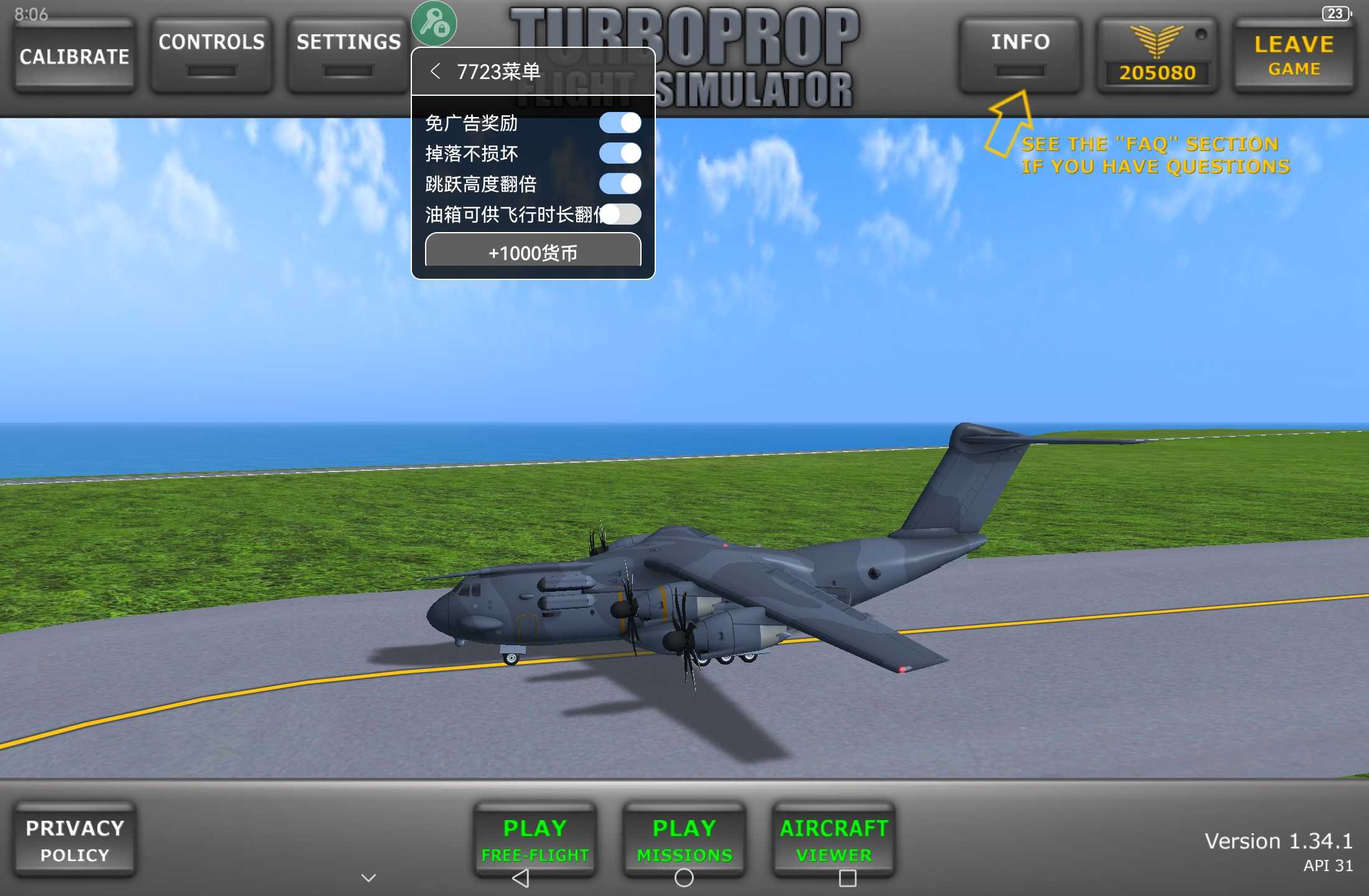Launch Play Missions mode

coord(684,839)
